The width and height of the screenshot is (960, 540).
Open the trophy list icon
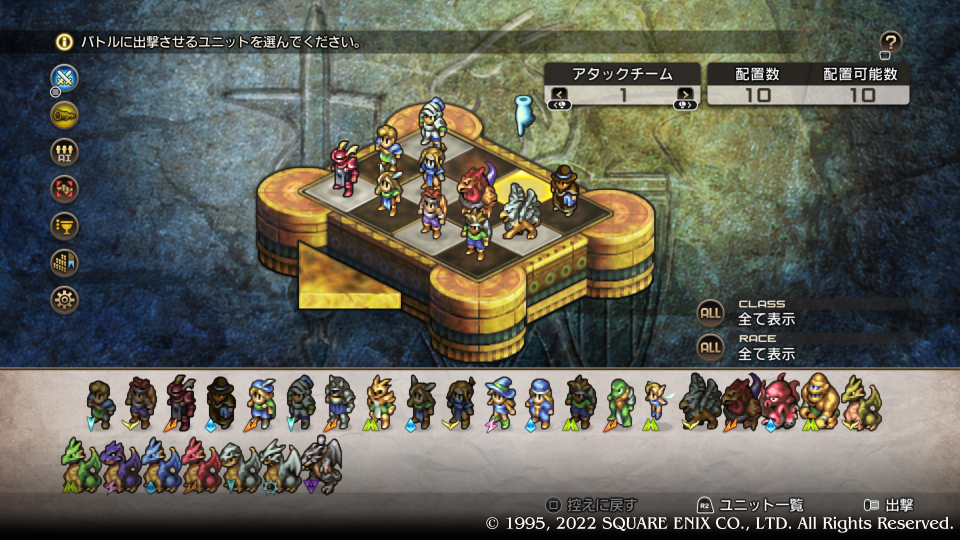65,225
